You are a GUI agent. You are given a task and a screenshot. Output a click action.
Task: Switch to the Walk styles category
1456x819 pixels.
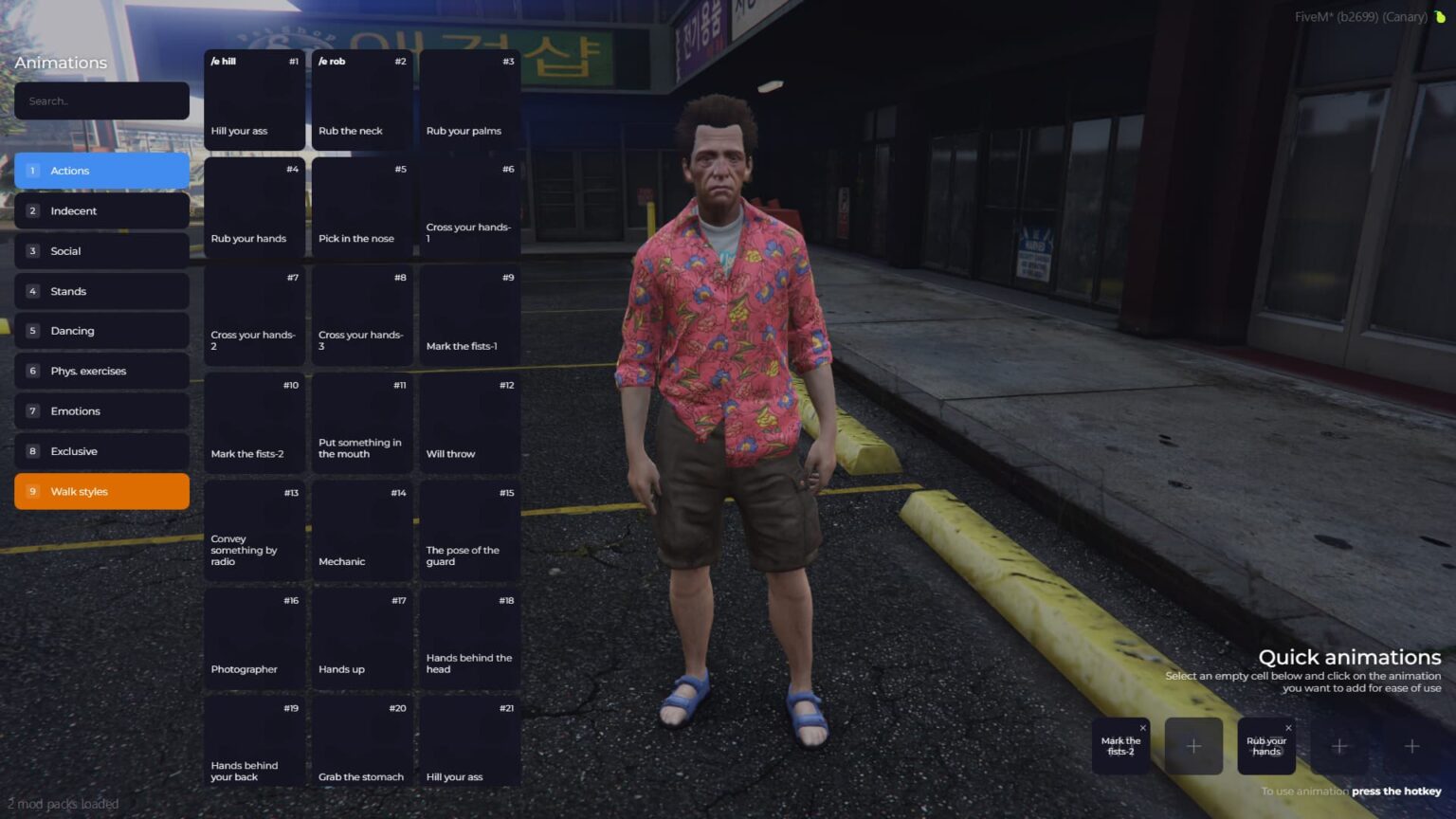point(101,491)
